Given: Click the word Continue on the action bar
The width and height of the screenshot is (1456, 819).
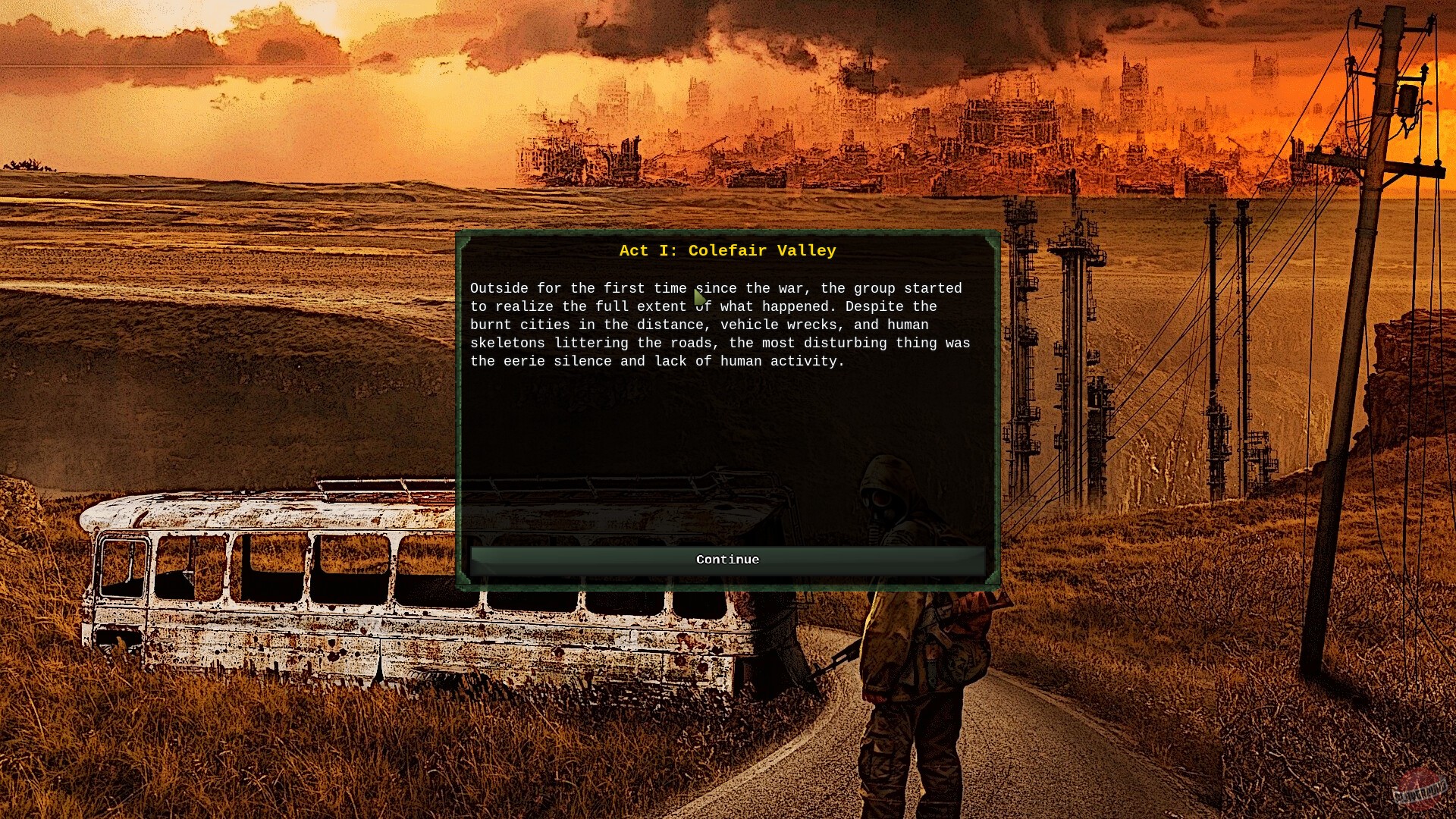Looking at the screenshot, I should click(x=726, y=559).
